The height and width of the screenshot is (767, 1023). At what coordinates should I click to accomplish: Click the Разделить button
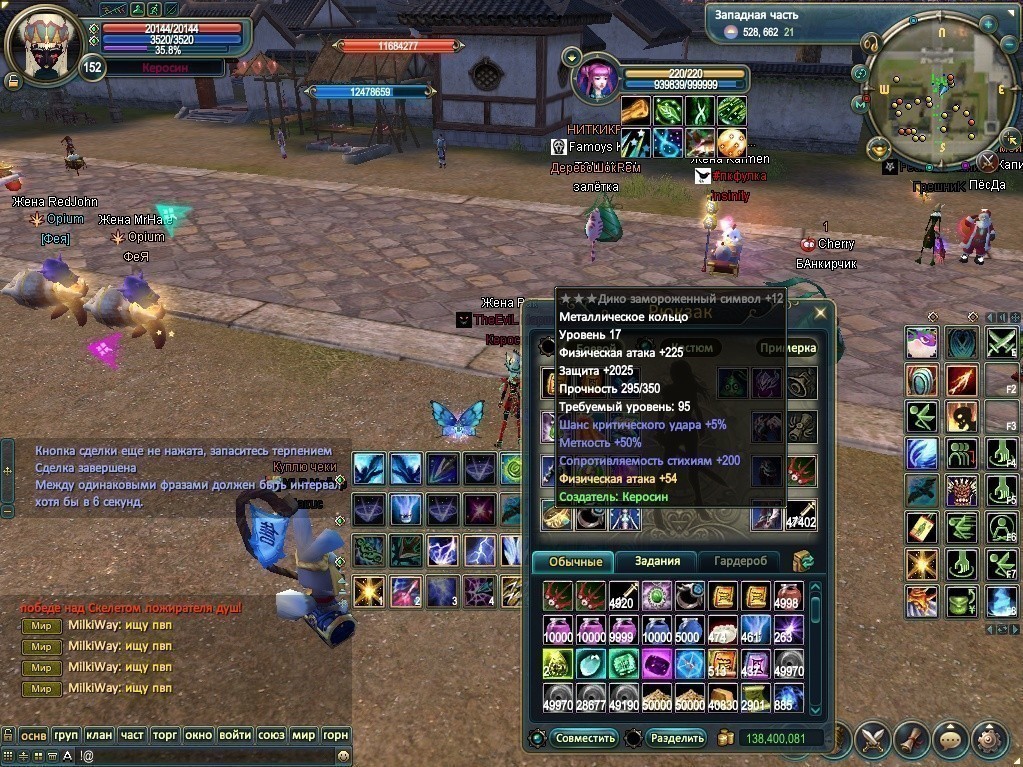click(676, 738)
